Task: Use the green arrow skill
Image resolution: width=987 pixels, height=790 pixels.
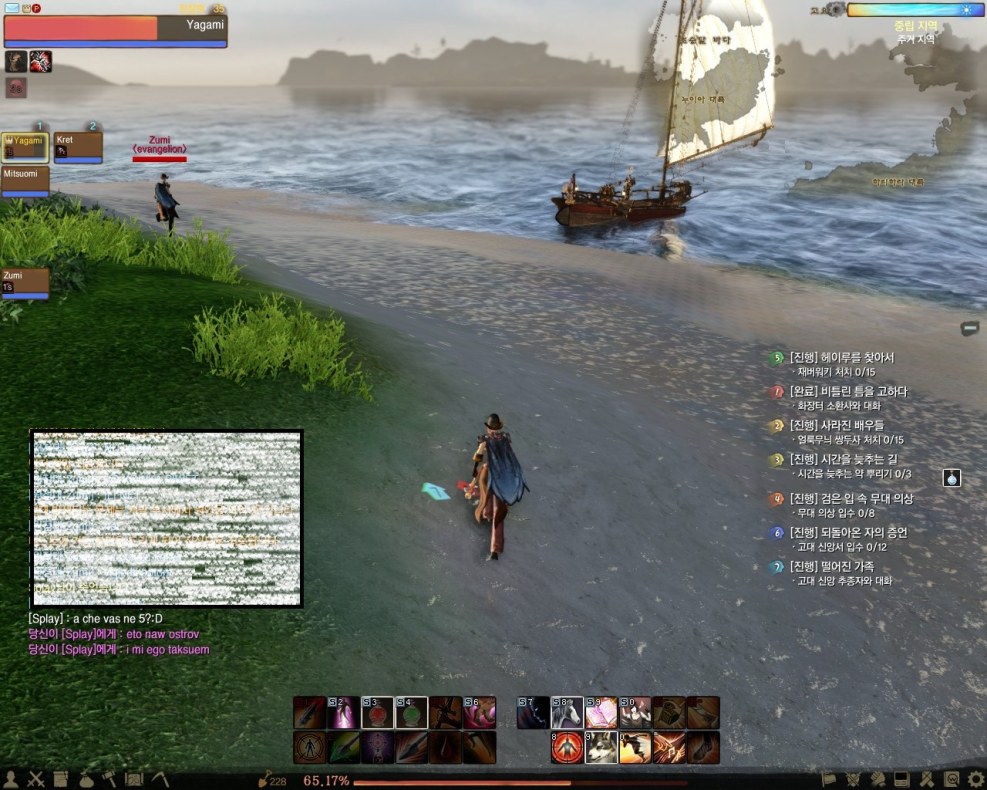Action: [343, 747]
